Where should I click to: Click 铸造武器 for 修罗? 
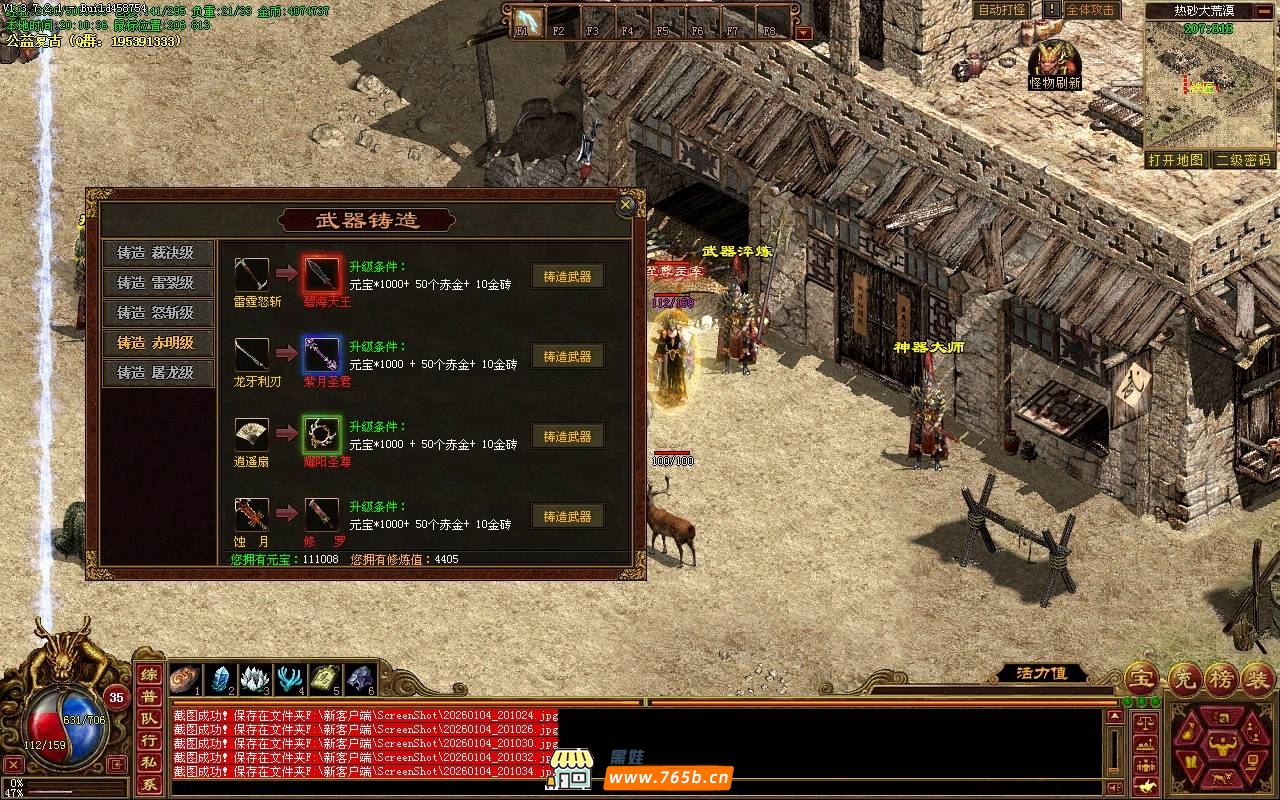click(x=567, y=517)
